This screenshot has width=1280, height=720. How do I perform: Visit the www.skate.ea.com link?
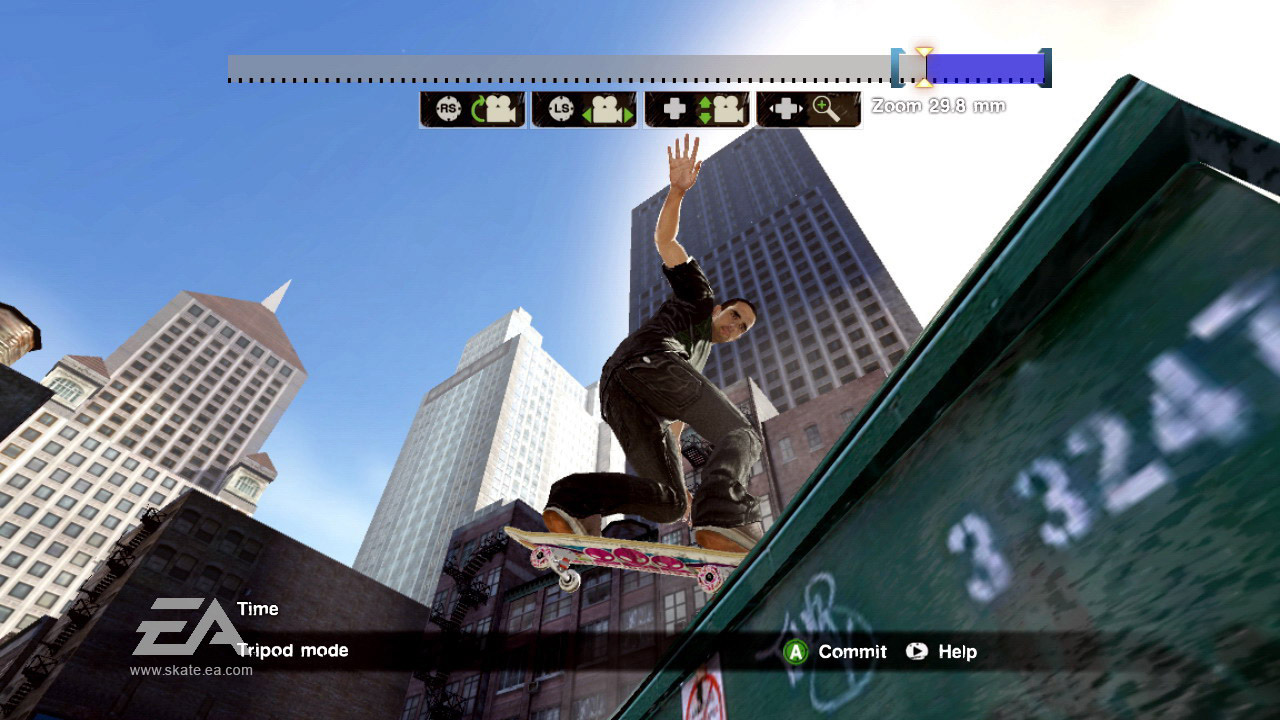(188, 671)
